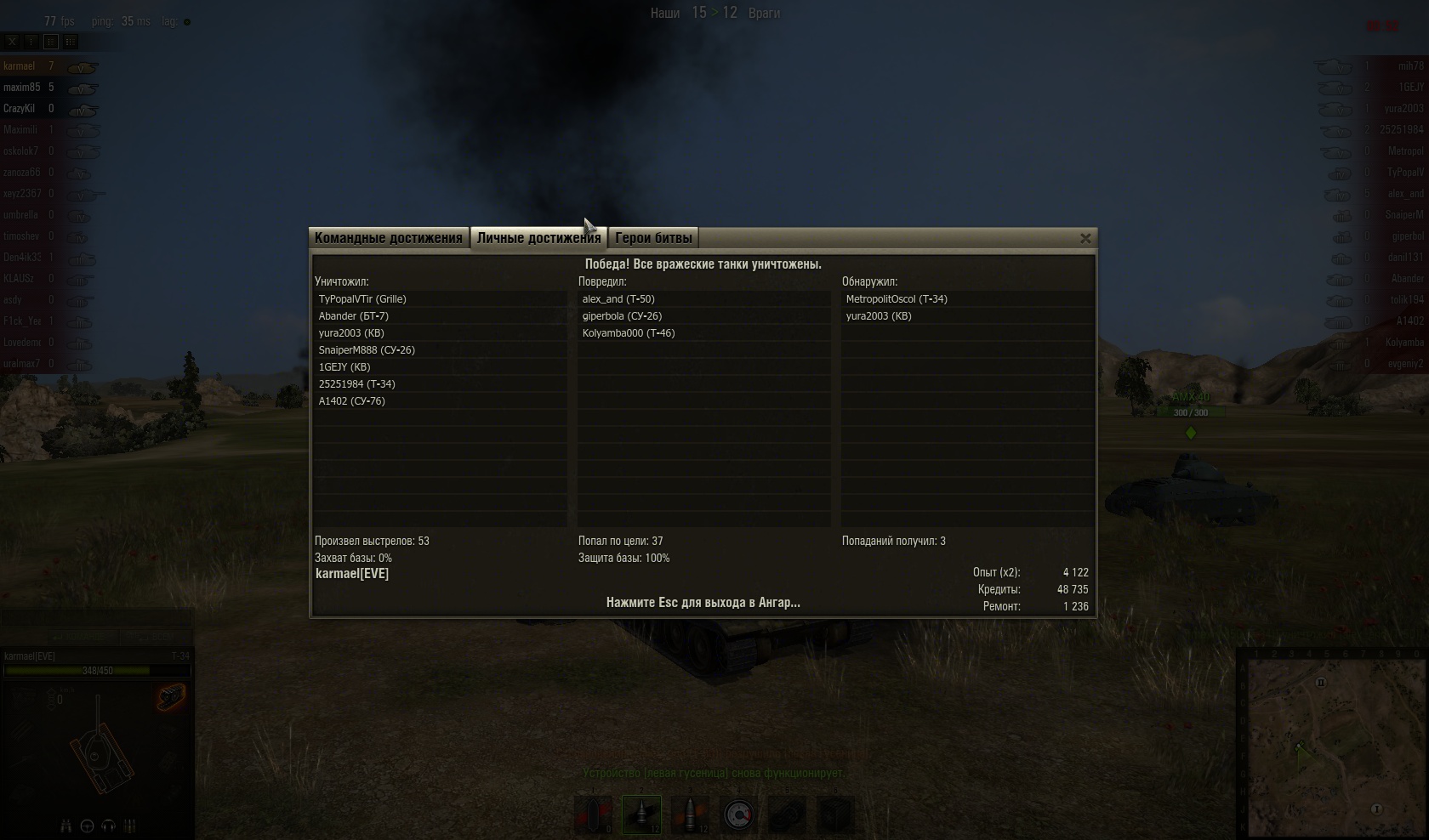The width and height of the screenshot is (1429, 840).
Task: Select the Личные достижения tab
Action: (538, 238)
